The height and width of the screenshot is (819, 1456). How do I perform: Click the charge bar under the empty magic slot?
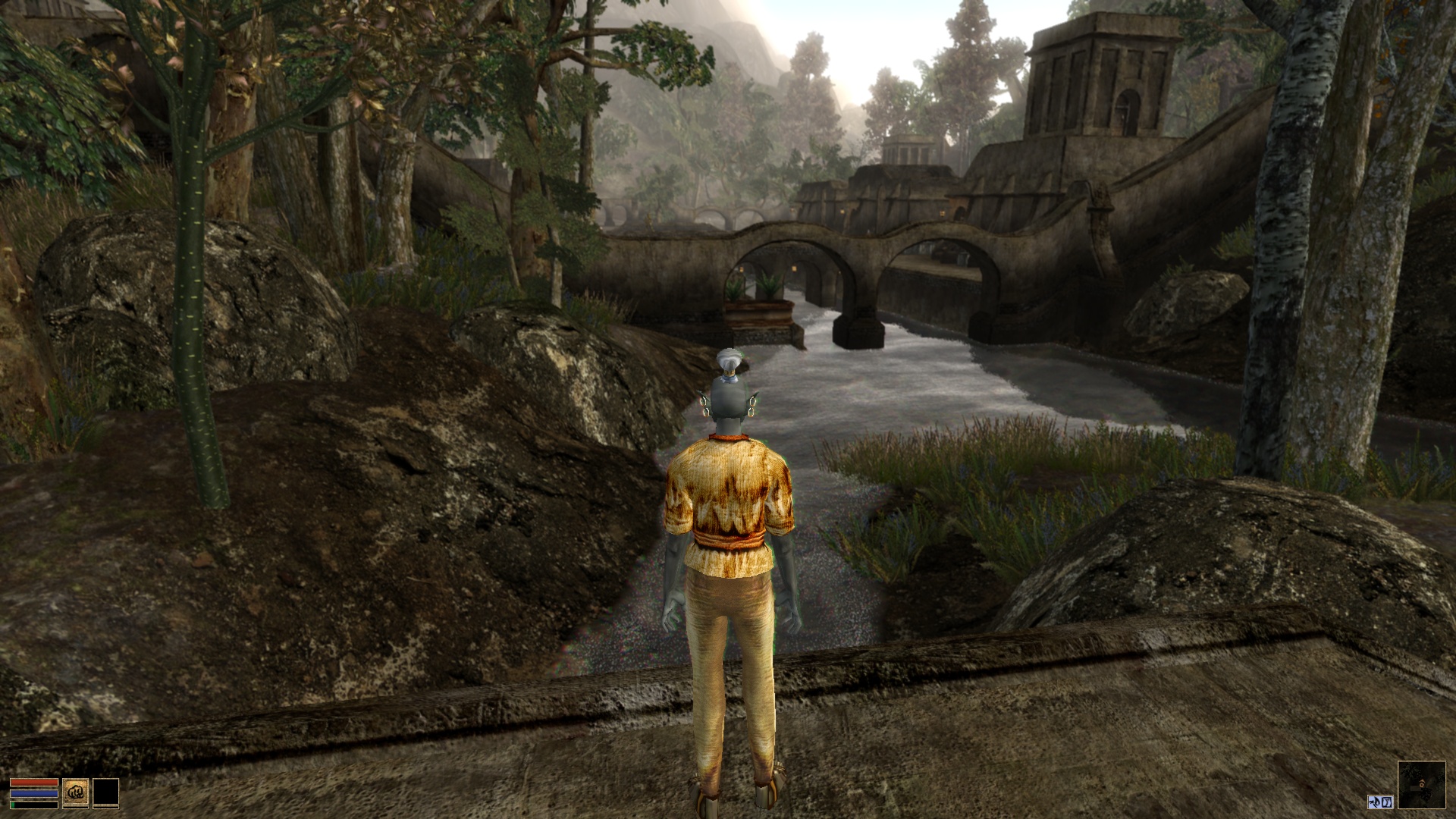105,808
